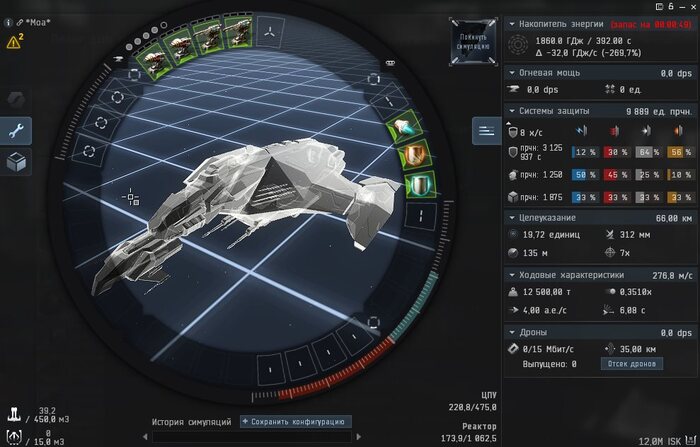Switch to the cube tab in left sidebar

click(18, 162)
